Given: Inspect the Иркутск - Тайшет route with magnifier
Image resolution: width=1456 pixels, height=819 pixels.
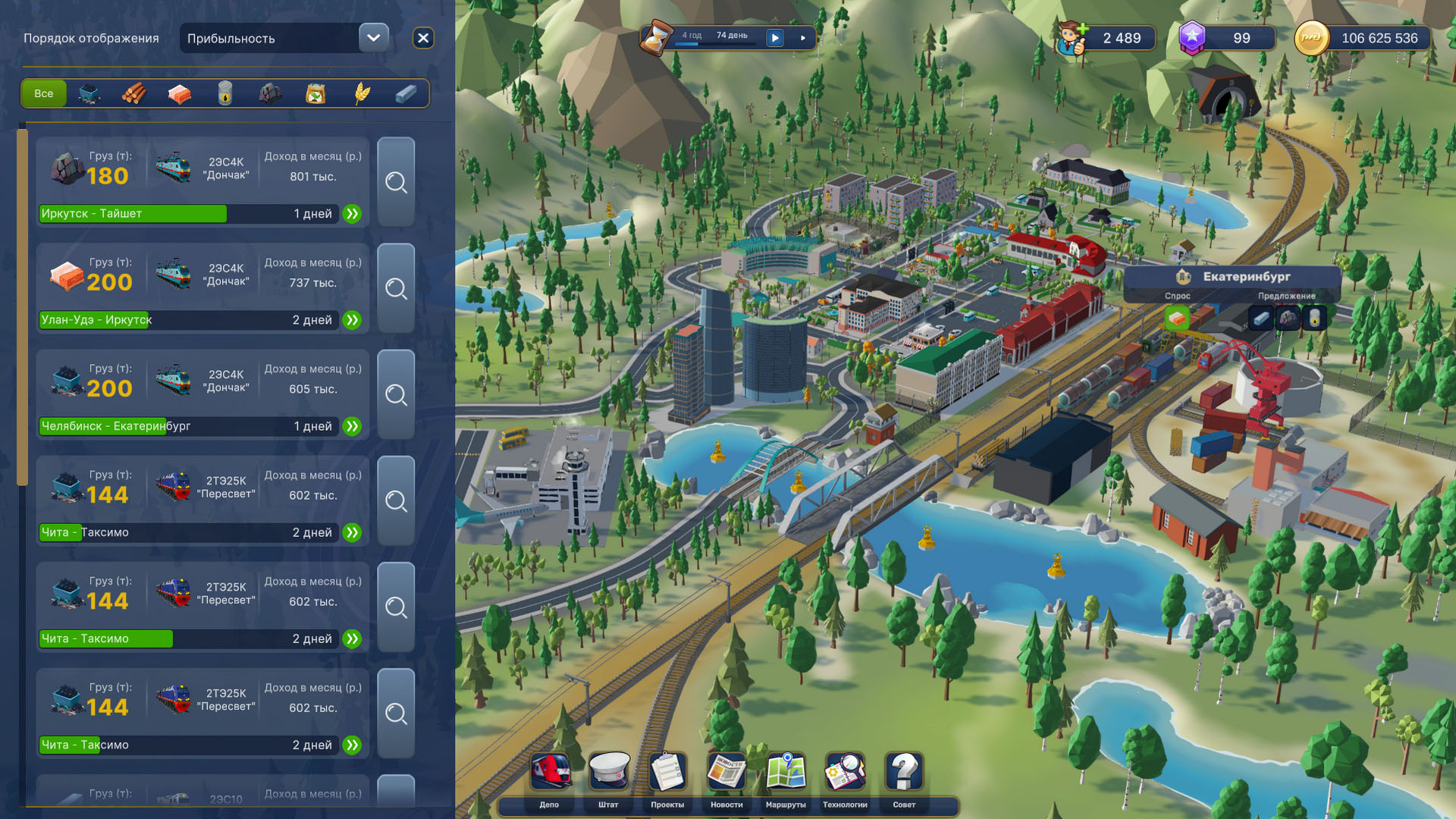Looking at the screenshot, I should pos(396,182).
